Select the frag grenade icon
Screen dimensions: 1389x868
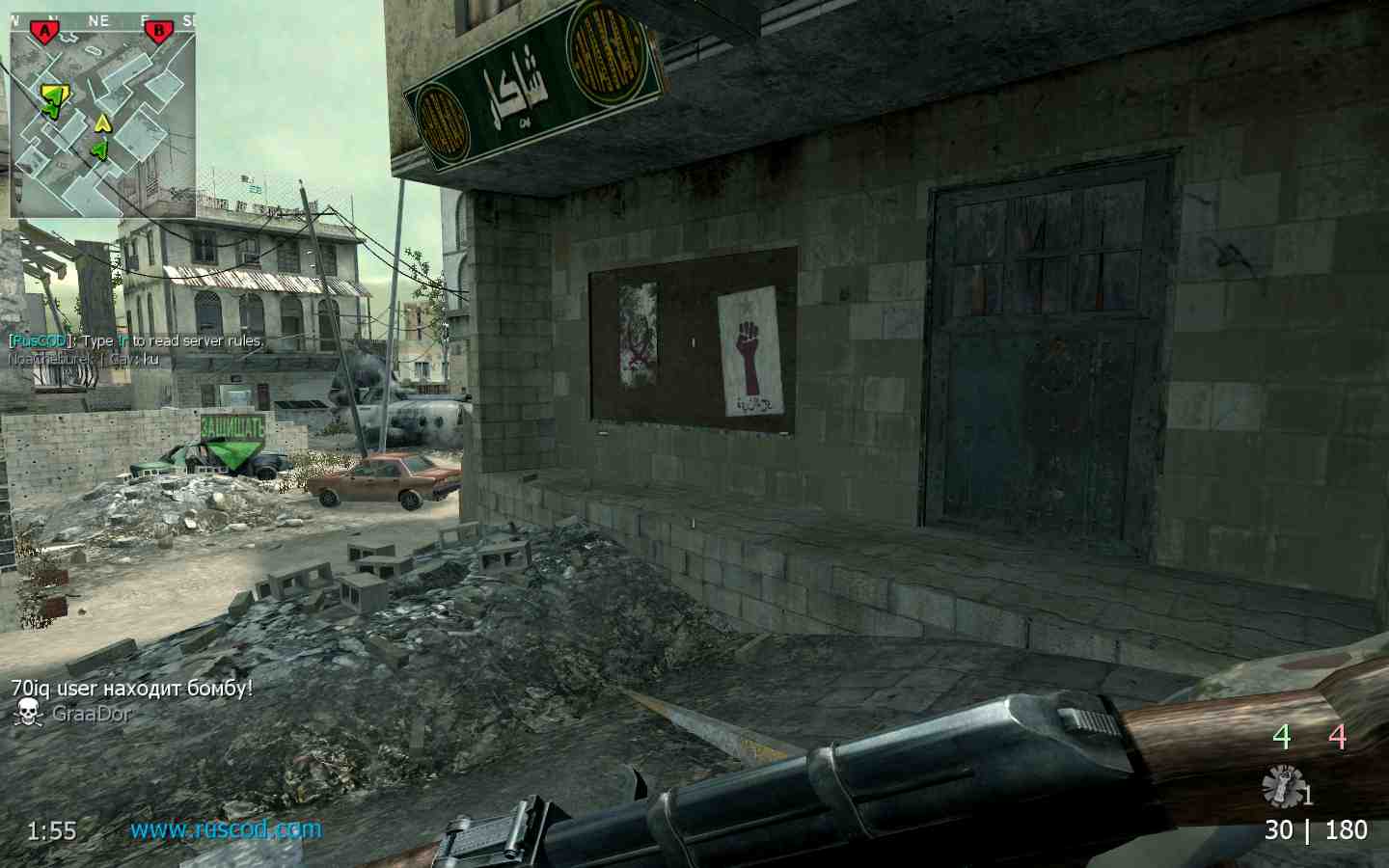click(x=1282, y=785)
